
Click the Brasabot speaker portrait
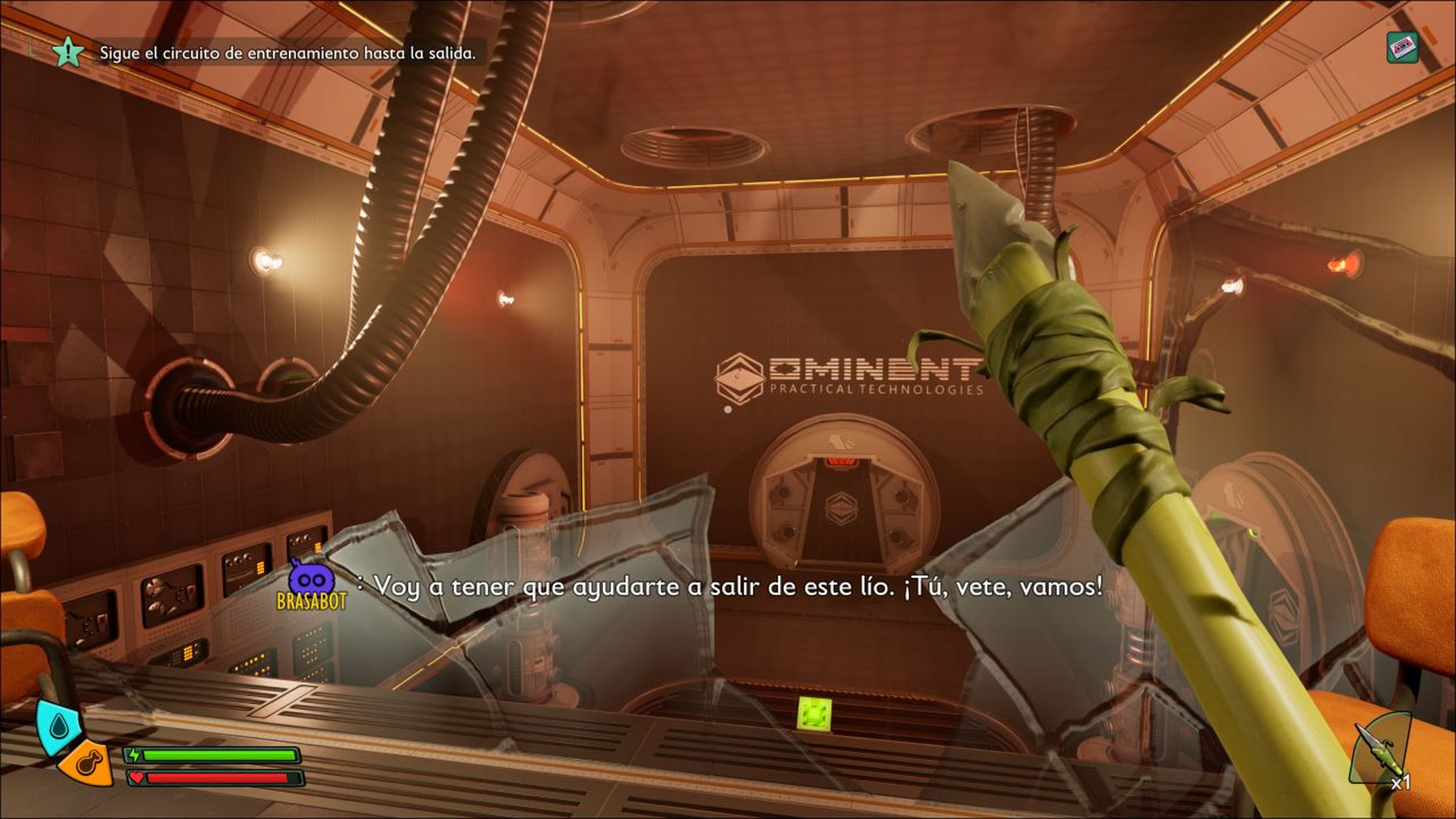(311, 582)
